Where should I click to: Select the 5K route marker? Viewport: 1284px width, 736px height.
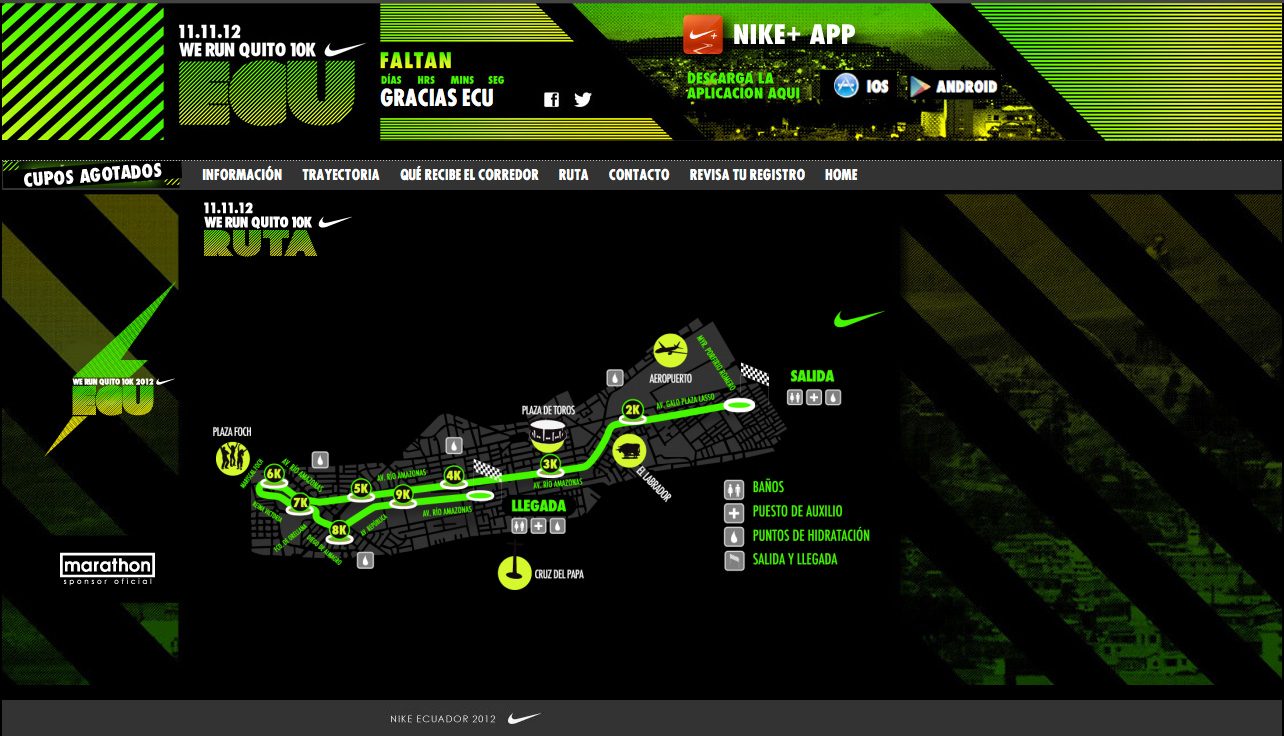[361, 489]
